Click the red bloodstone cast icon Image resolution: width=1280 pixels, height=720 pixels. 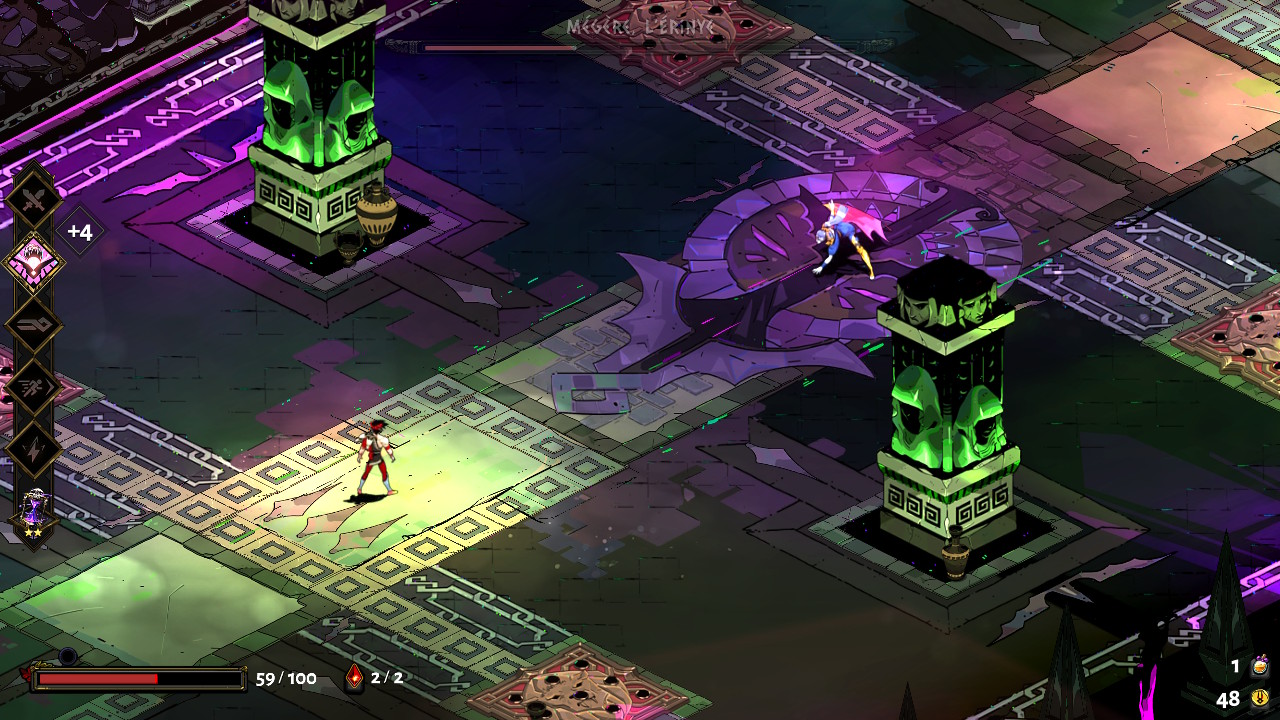point(354,678)
